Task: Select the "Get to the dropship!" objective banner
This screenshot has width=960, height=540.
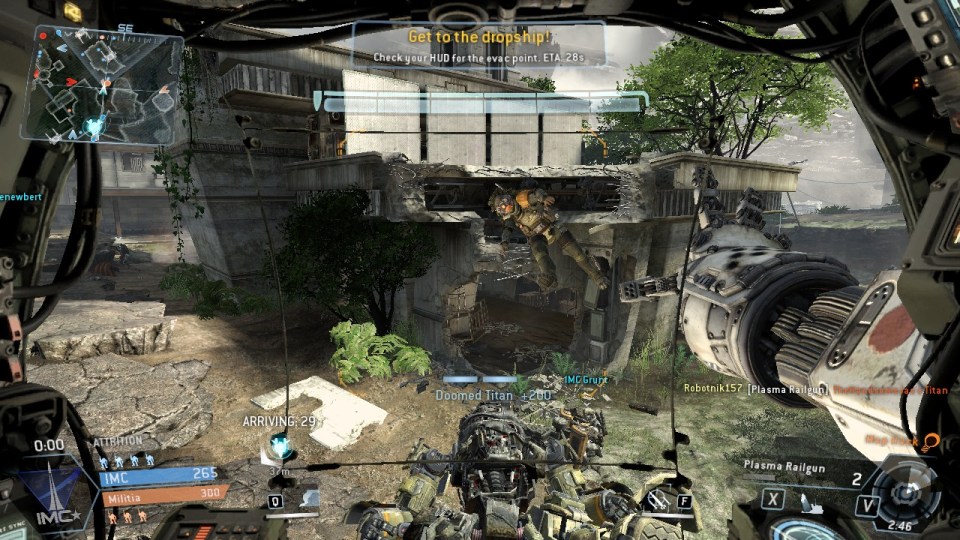Action: [480, 46]
